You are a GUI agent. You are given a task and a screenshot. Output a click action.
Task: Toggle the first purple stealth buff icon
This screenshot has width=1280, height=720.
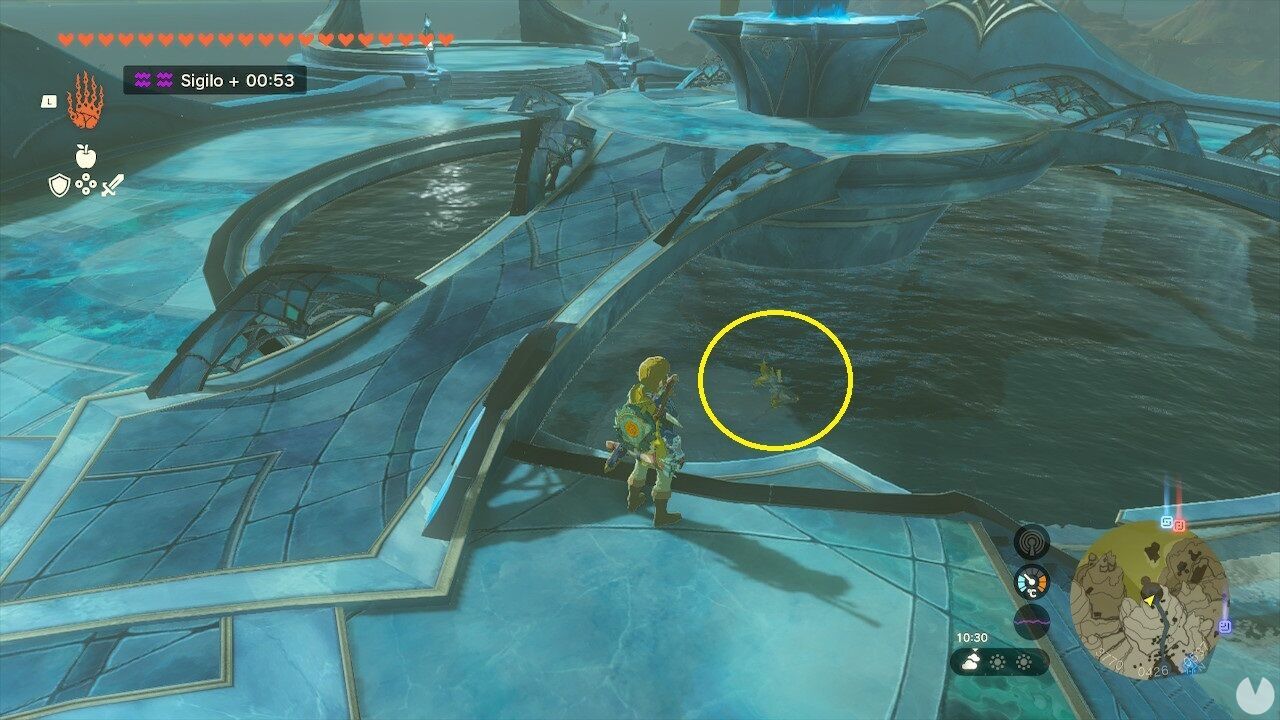(142, 80)
